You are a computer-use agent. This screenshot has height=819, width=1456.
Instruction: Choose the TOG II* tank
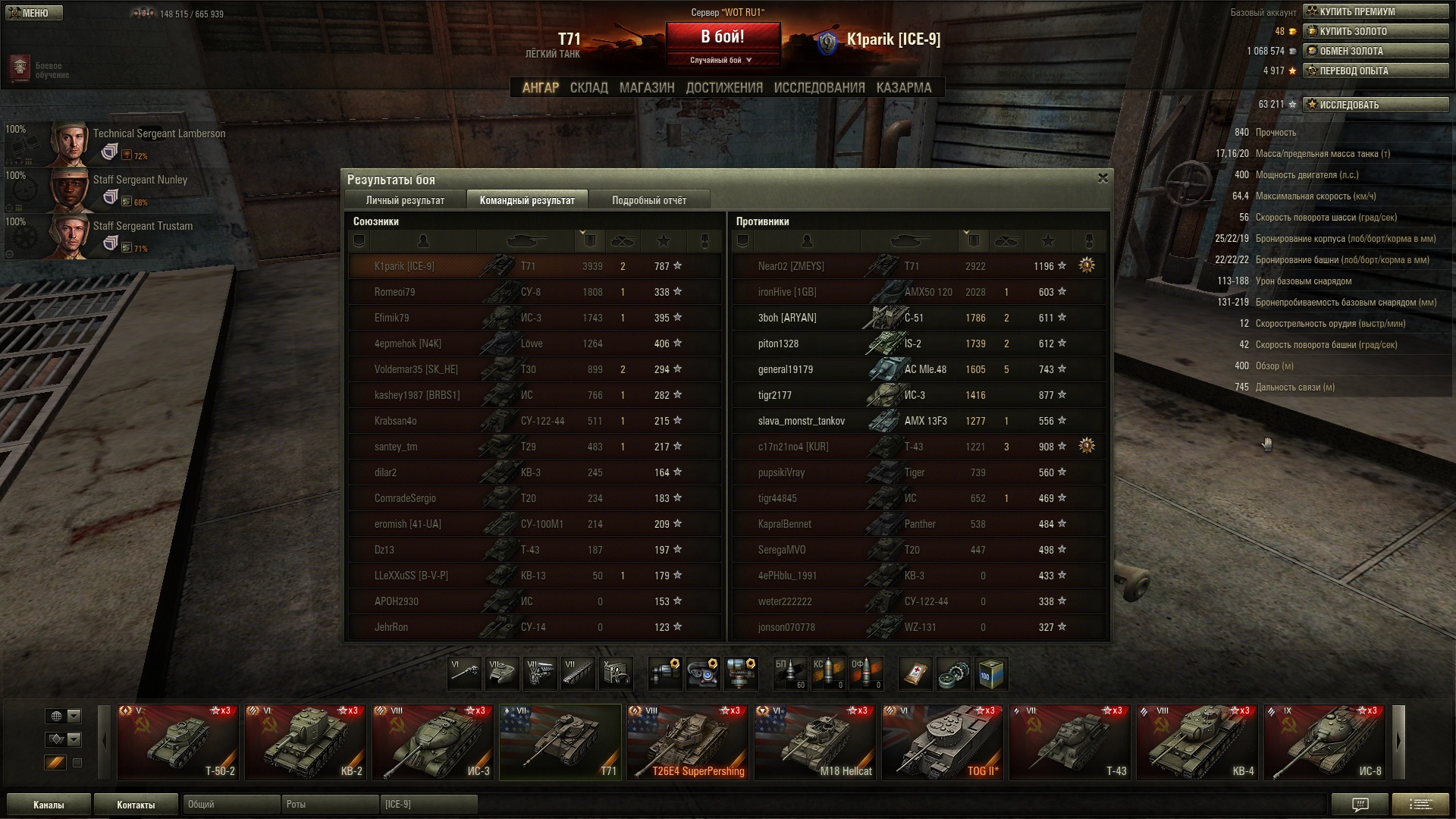942,742
